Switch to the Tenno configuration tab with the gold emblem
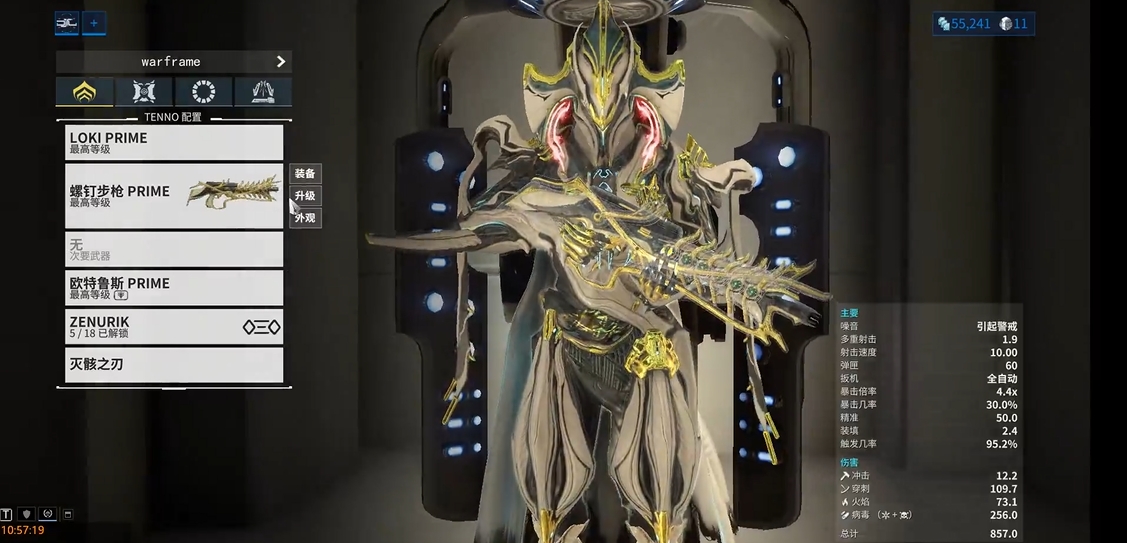The width and height of the screenshot is (1127, 543). coord(85,92)
